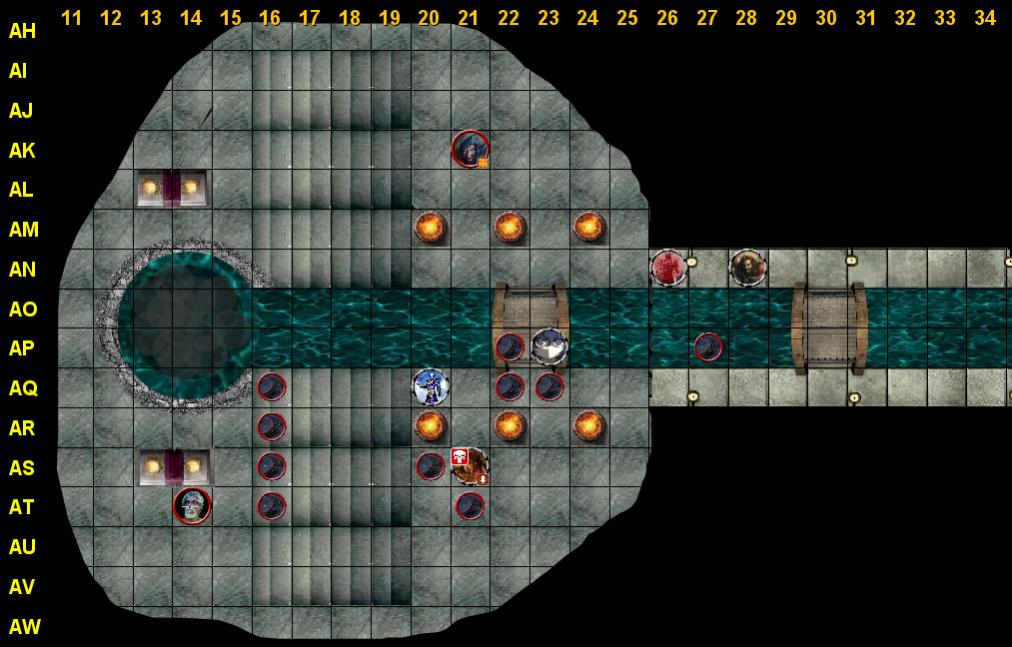
Task: Select the pale skull-faced token
Action: tap(192, 506)
